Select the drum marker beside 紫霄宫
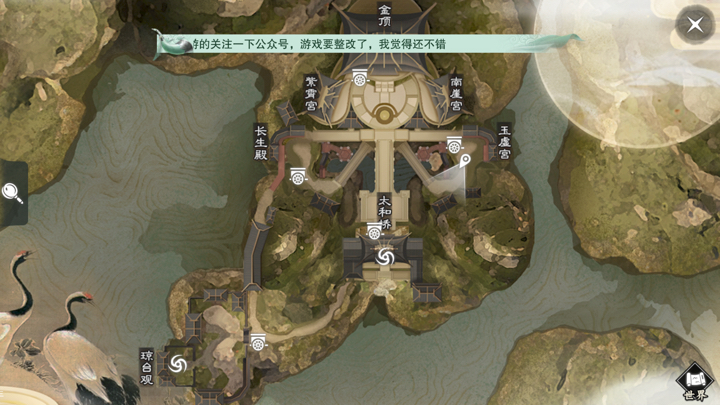Screen dimensions: 720x405 [x=359, y=77]
